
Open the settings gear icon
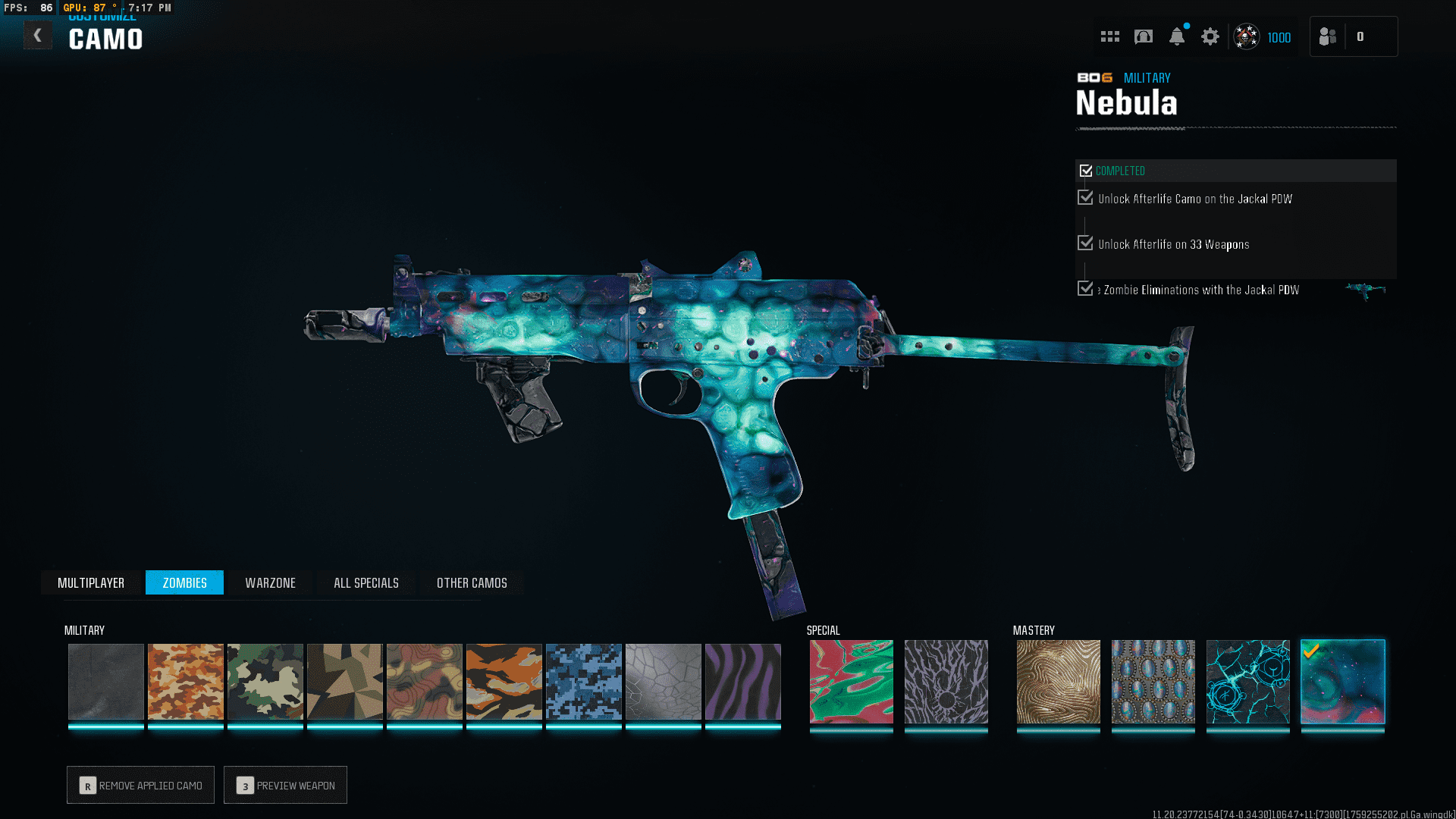pos(1210,36)
